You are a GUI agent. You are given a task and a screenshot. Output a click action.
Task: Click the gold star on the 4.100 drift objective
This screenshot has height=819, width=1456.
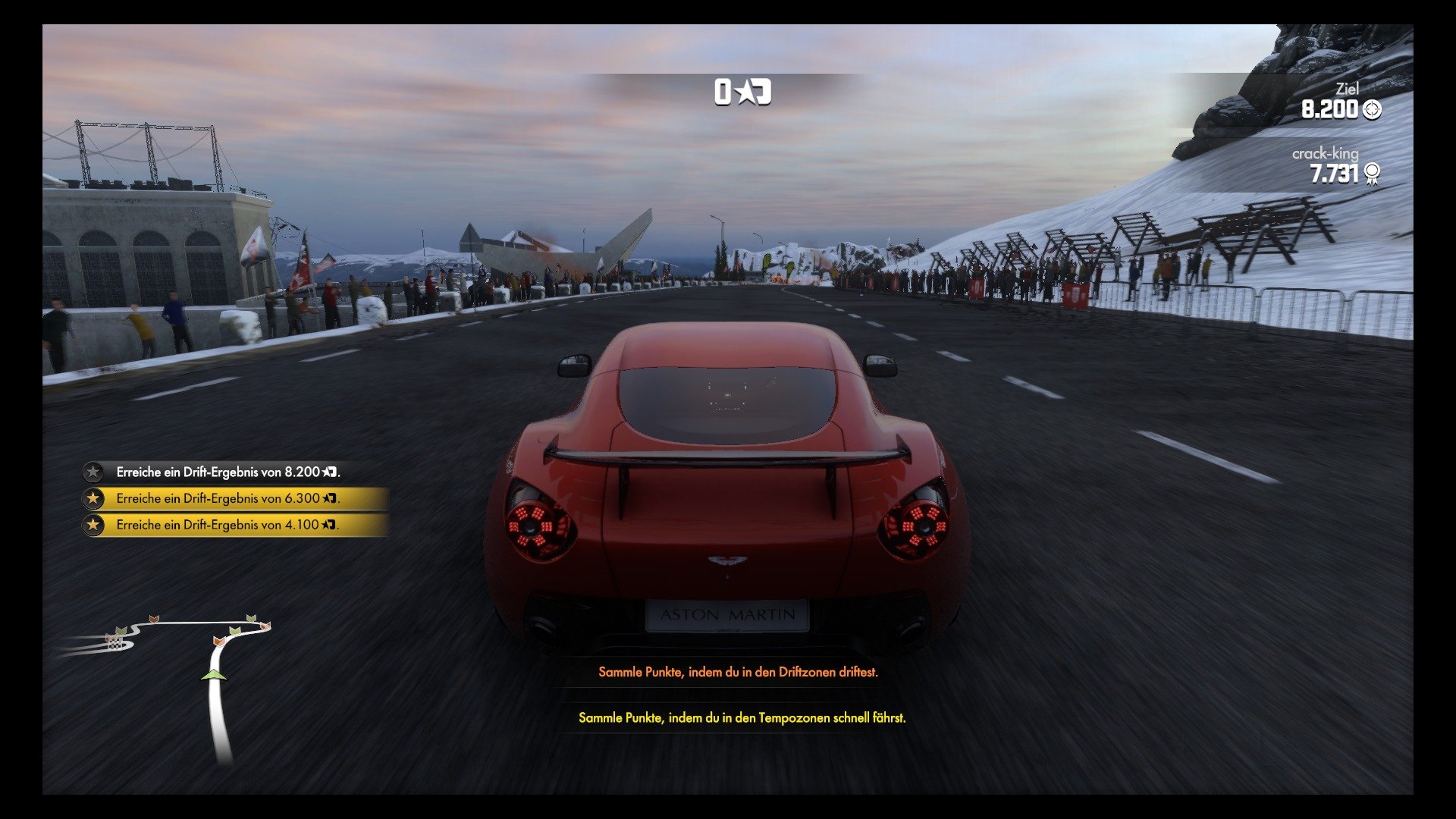click(93, 525)
